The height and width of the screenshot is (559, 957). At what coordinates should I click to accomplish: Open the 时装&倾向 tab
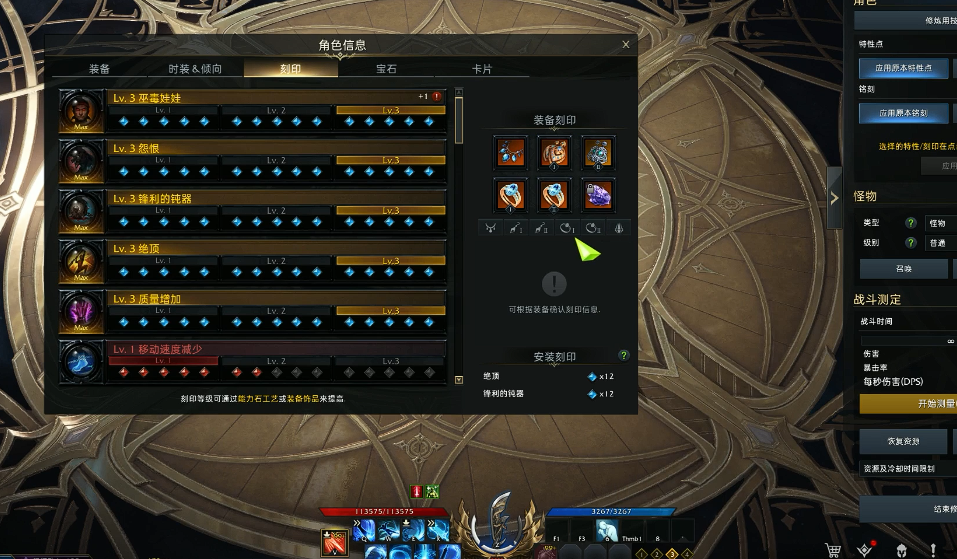195,69
